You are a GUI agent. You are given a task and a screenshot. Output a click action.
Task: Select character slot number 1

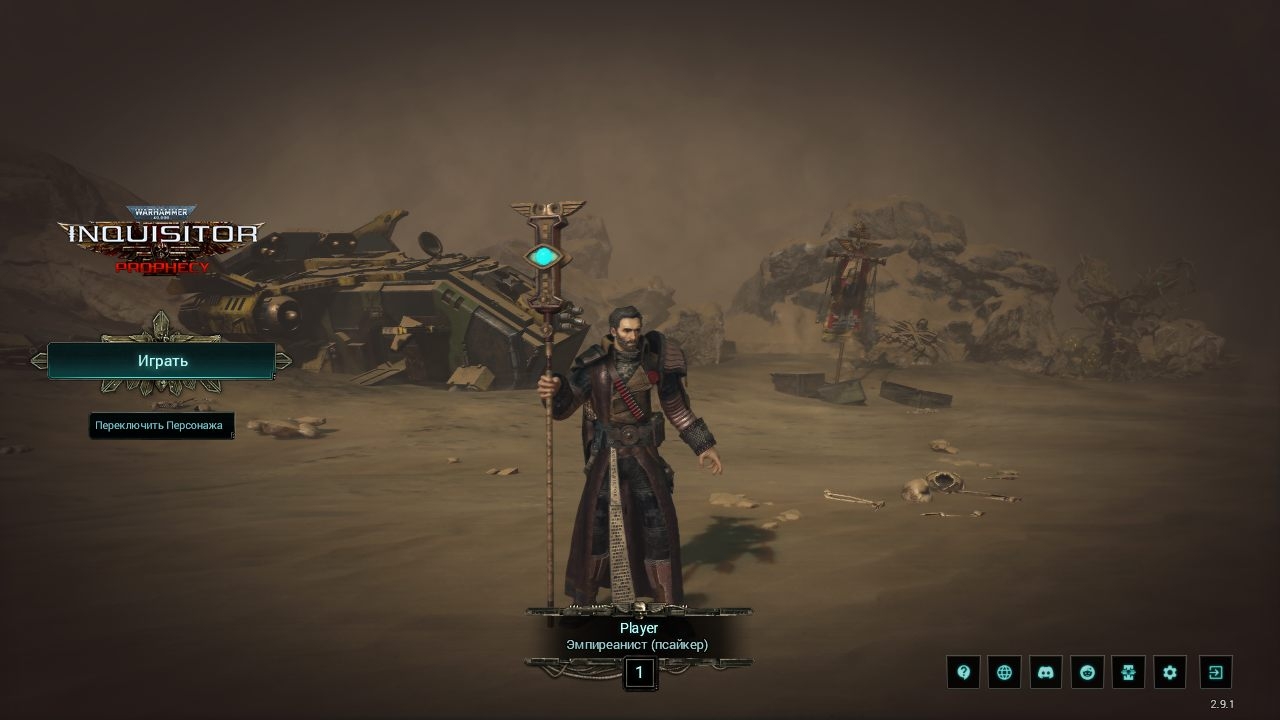[x=639, y=673]
